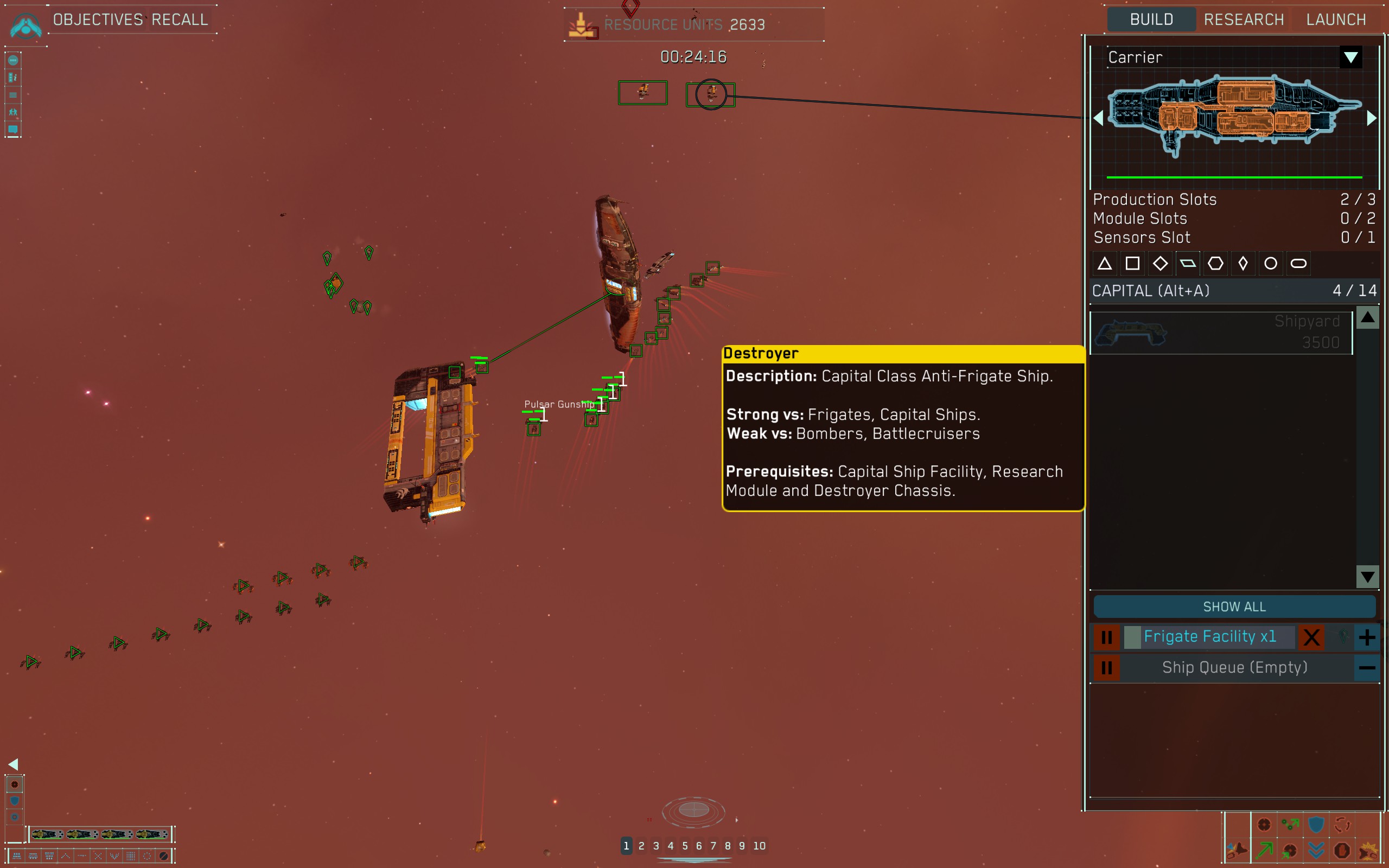Select the hexagon build category icon
This screenshot has width=1389, height=868.
1215,264
